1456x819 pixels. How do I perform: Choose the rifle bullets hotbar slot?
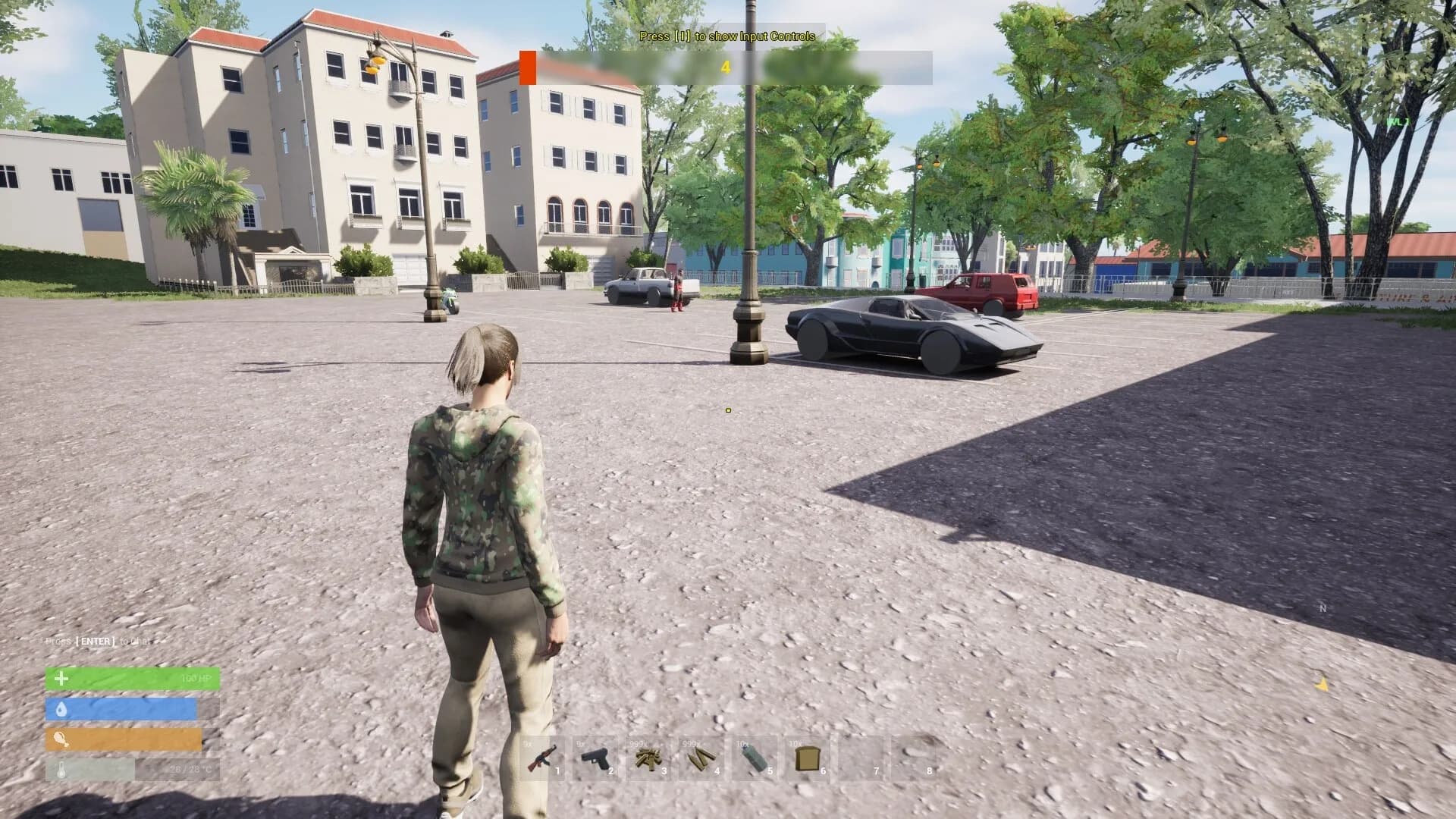pos(702,758)
